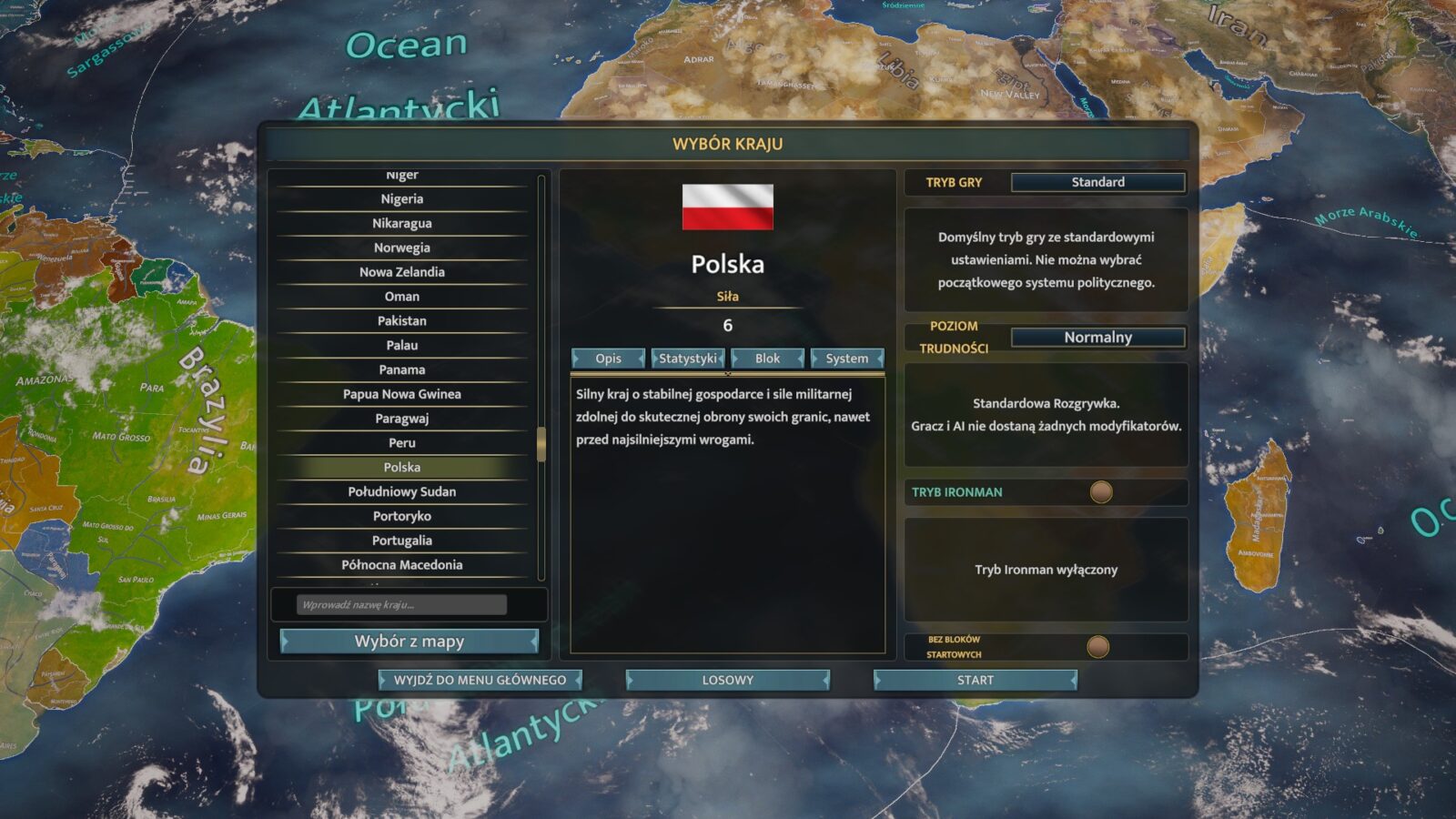Viewport: 1456px width, 819px height.
Task: Select Peru in the country list
Action: tap(402, 443)
